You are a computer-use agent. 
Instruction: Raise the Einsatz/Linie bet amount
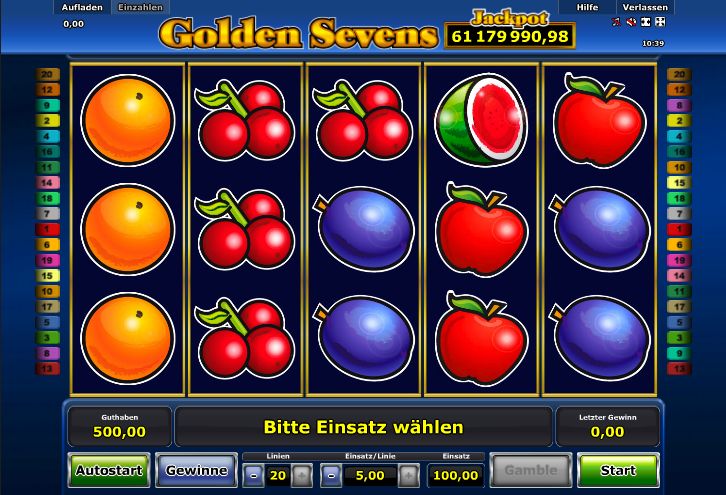(x=407, y=475)
